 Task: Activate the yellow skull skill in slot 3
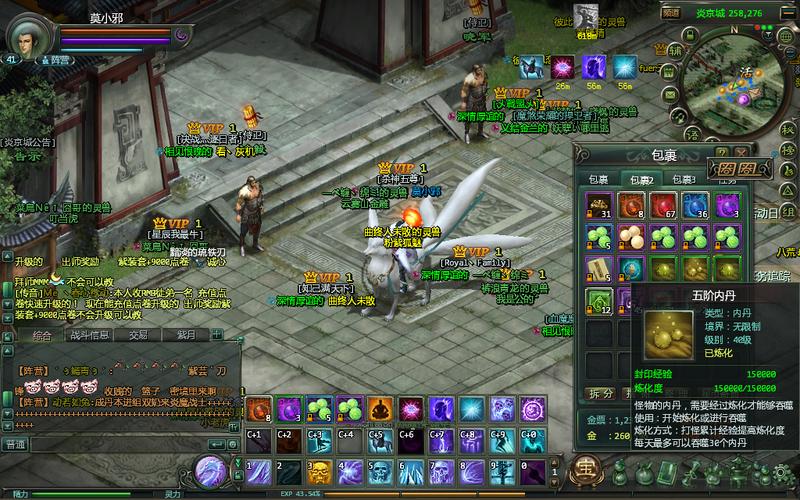[320, 470]
